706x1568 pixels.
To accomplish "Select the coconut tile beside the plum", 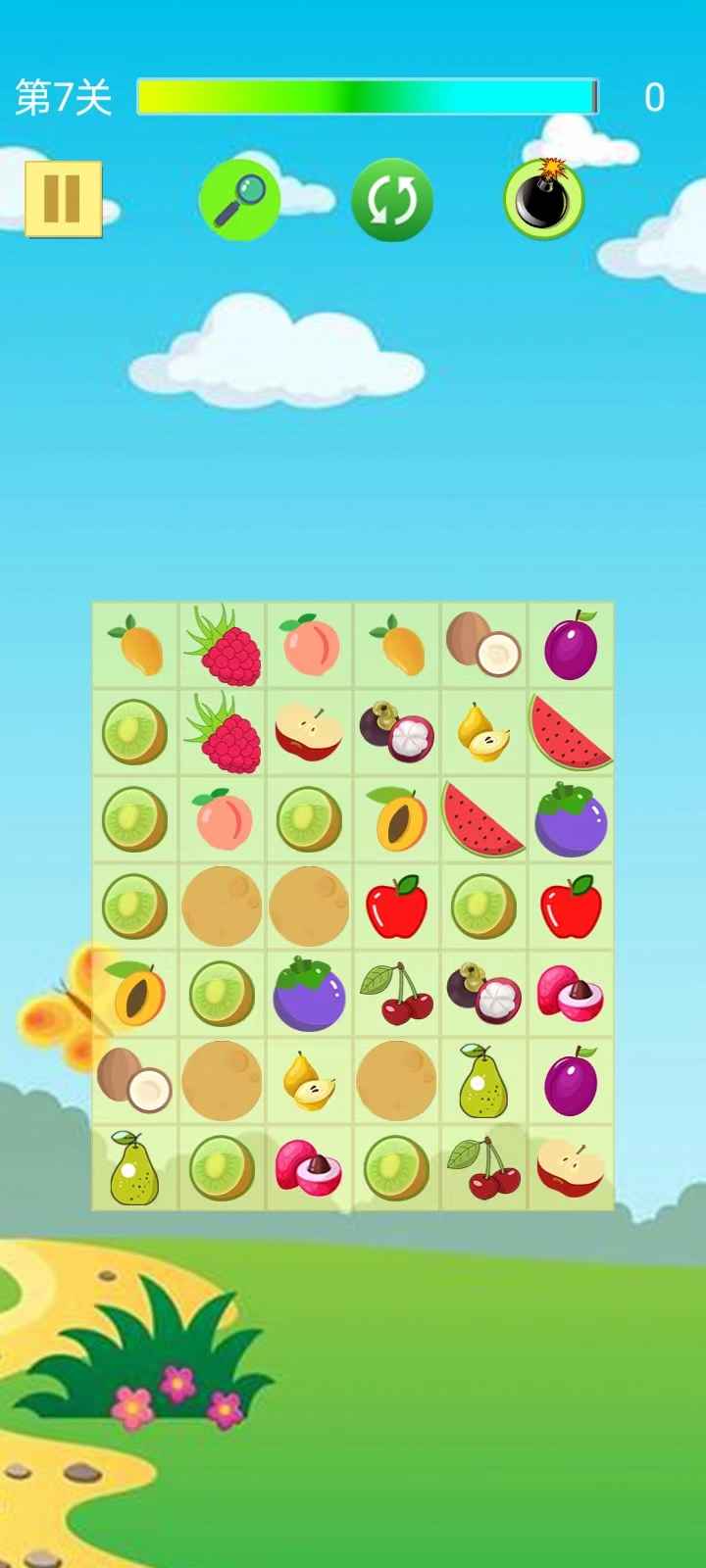I will point(483,645).
